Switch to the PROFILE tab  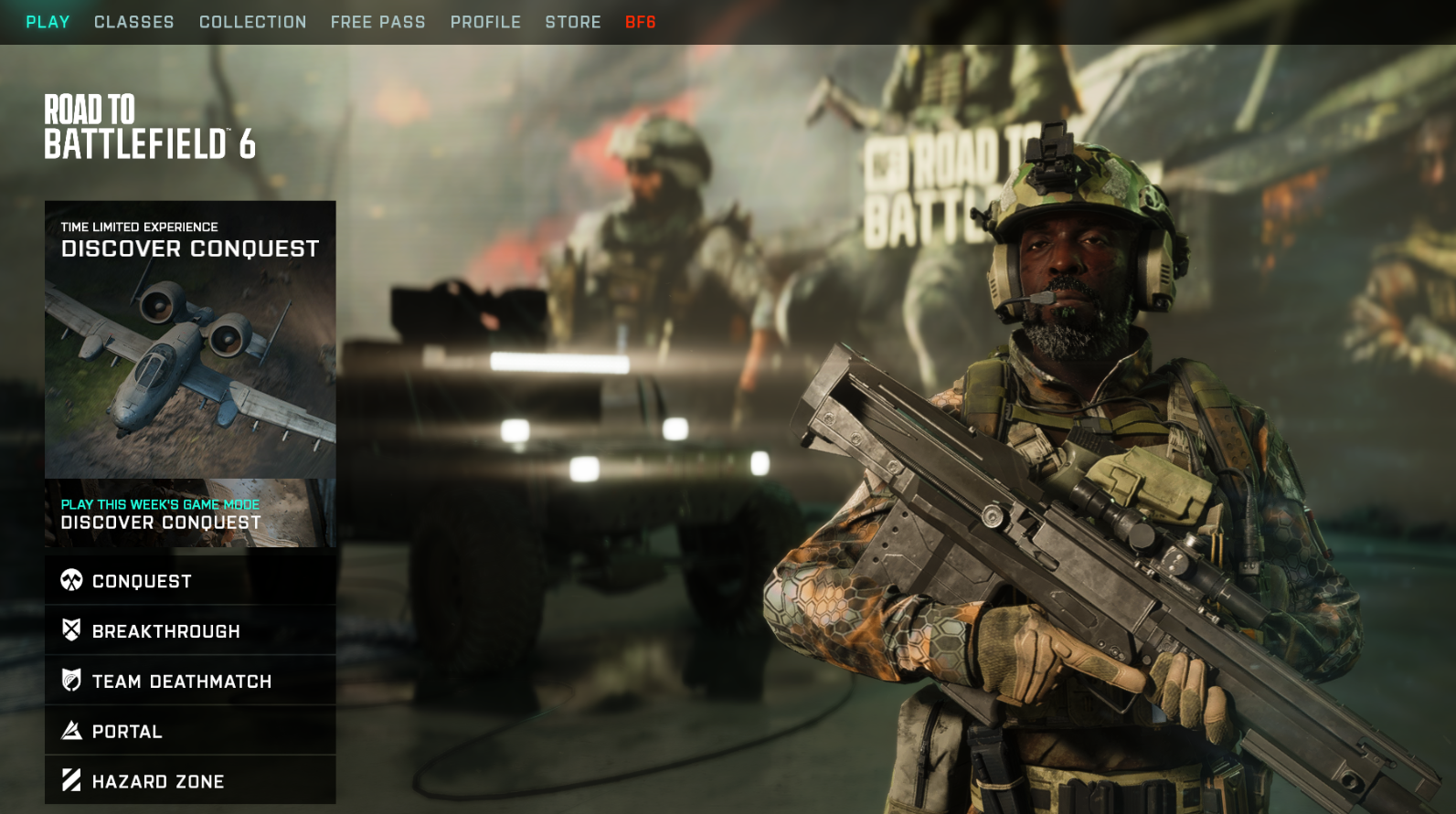pos(484,22)
